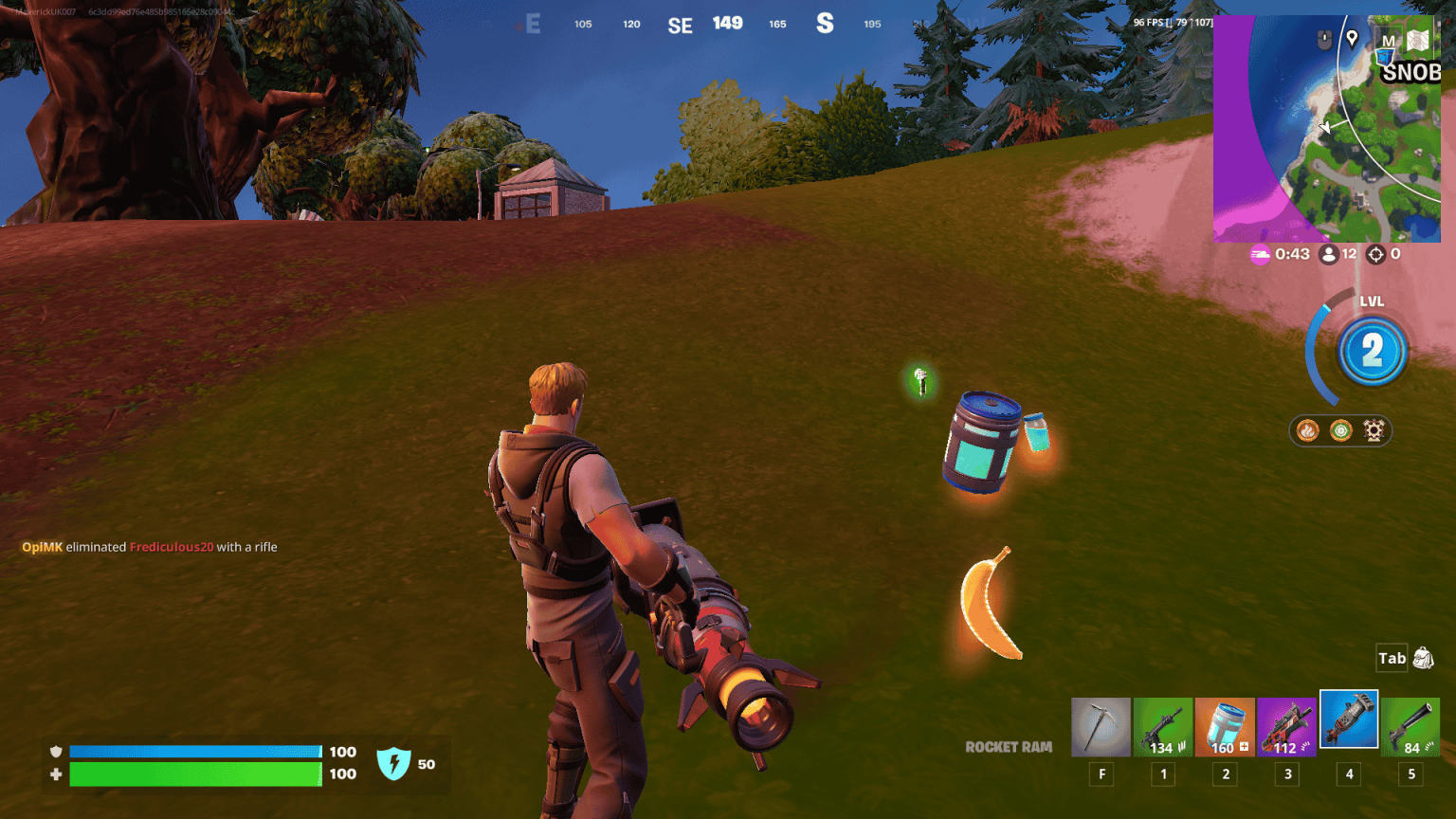
Task: Click the mouse control icon on the minimap
Action: [1323, 38]
